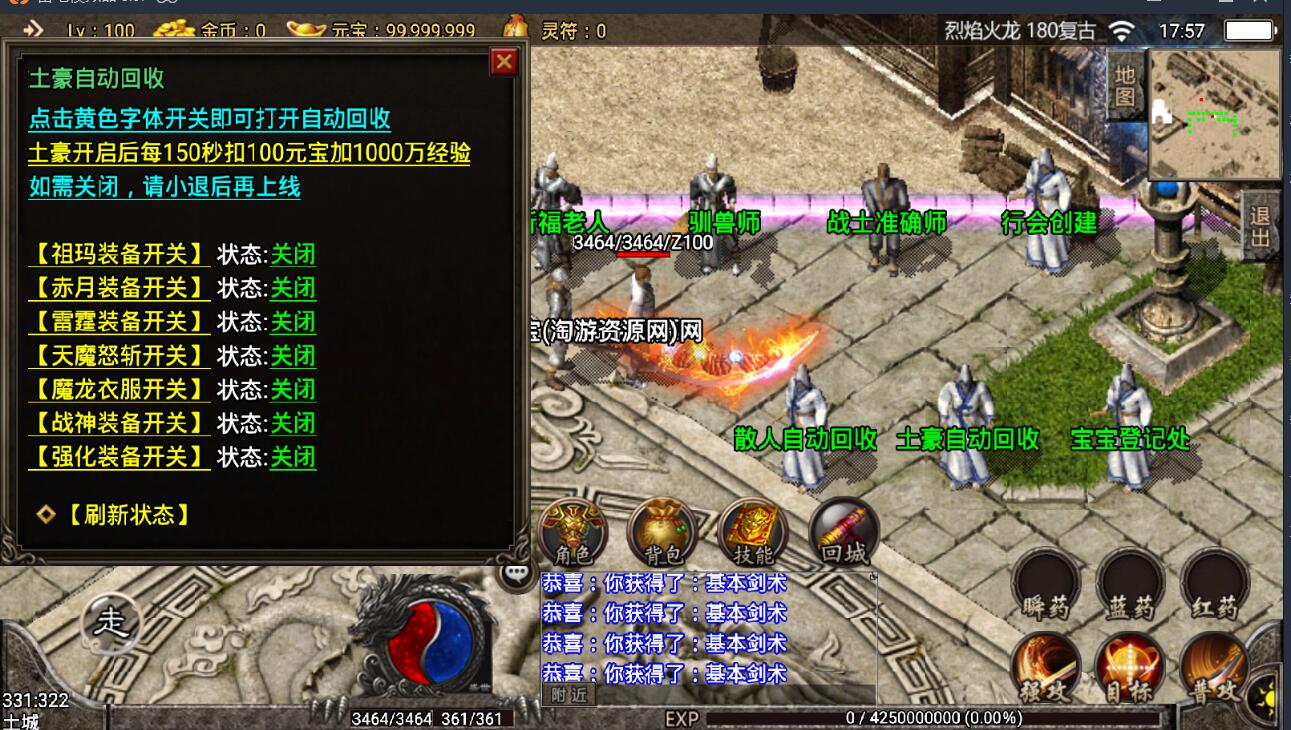Viewport: 1291px width, 730px height.
Task: Click the 刷新状态 refresh link
Action: (126, 515)
